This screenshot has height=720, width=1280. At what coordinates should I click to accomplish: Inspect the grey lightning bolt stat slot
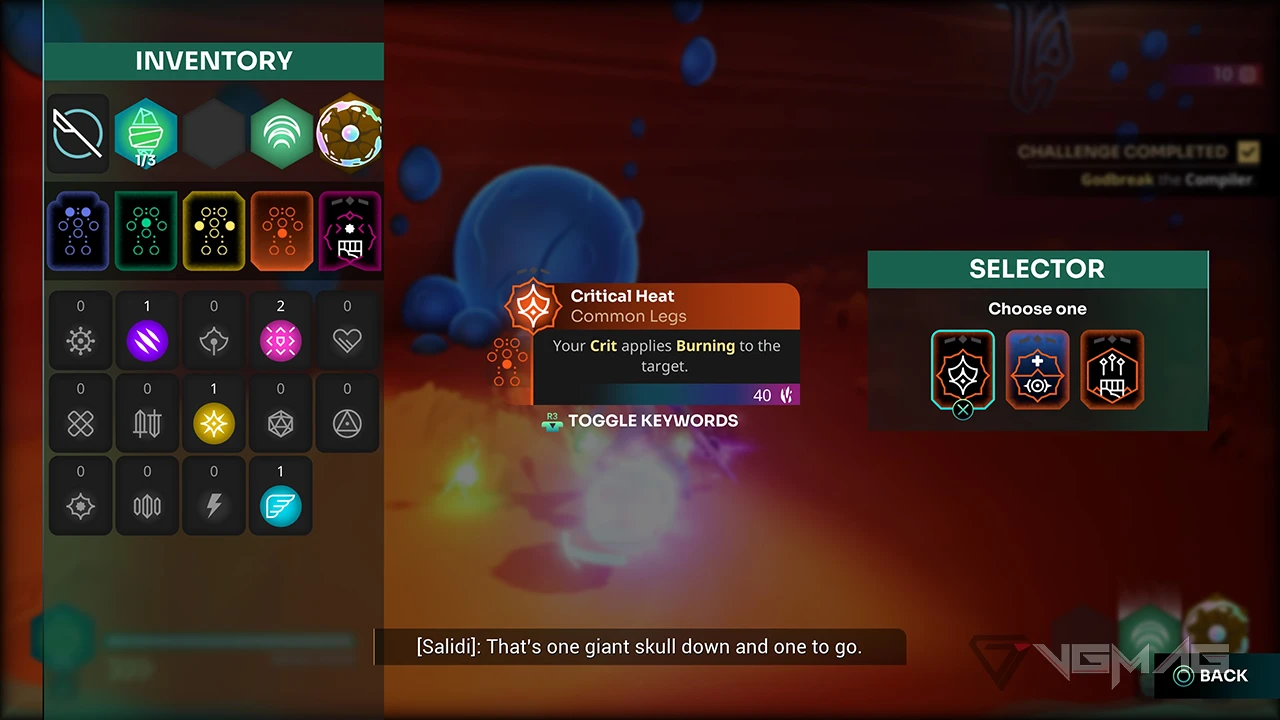click(x=214, y=507)
